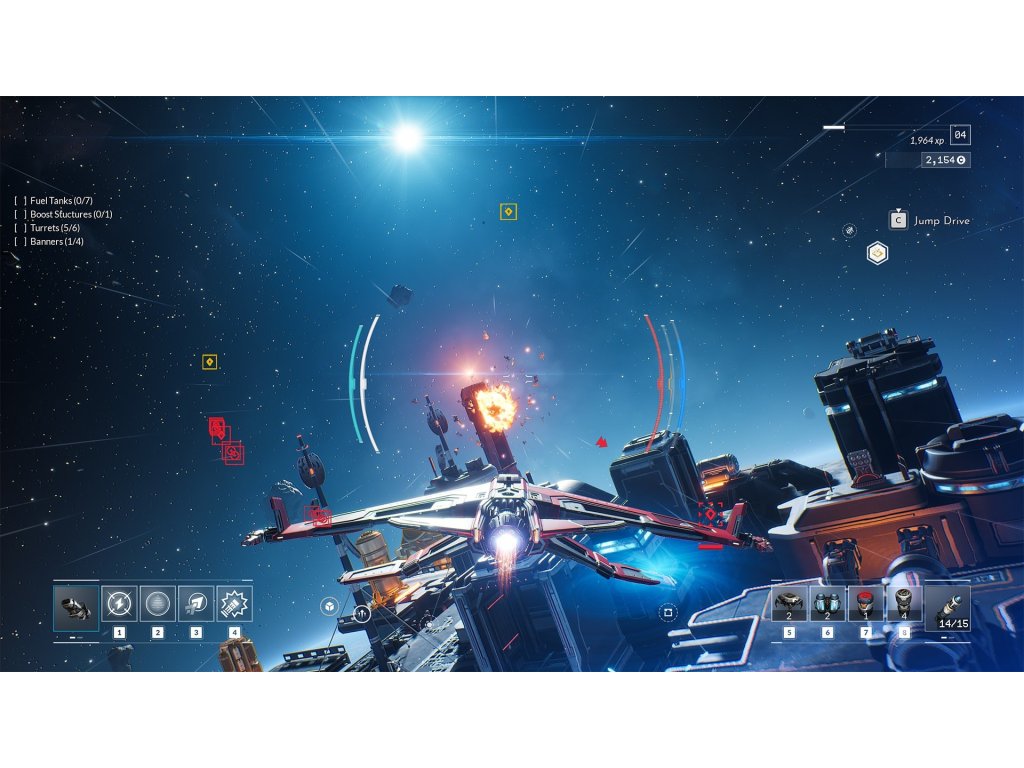The width and height of the screenshot is (1024, 768).
Task: Use the twin blue canister consumable
Action: pos(828,604)
